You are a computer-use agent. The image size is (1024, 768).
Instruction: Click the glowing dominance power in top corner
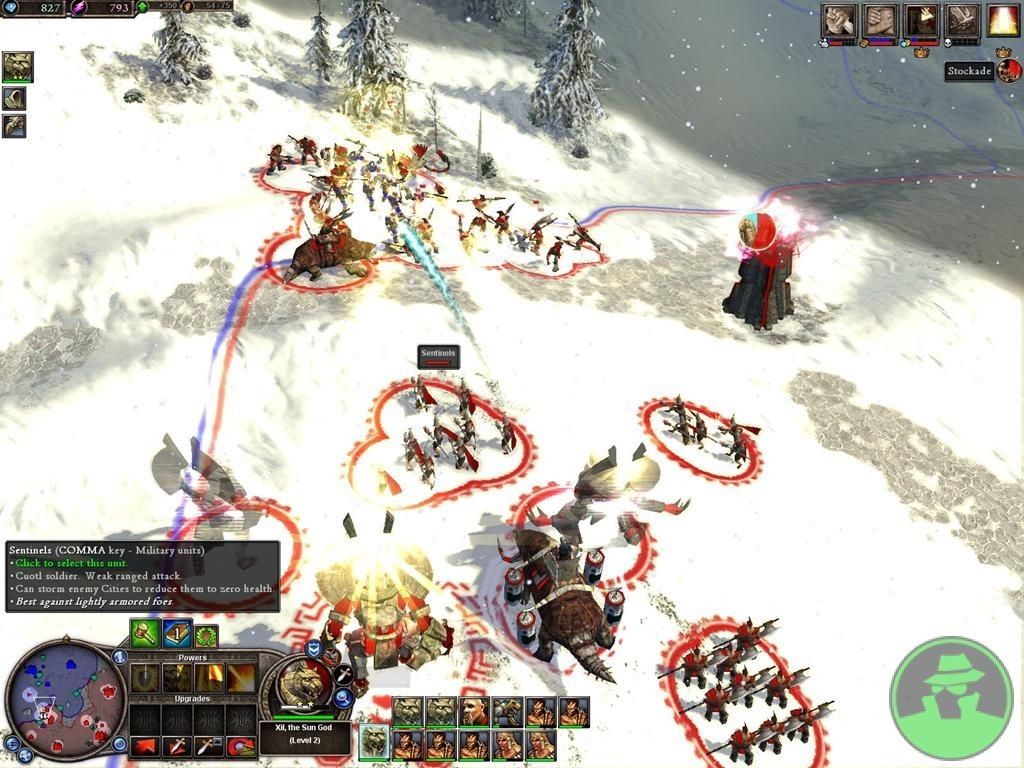(1003, 20)
